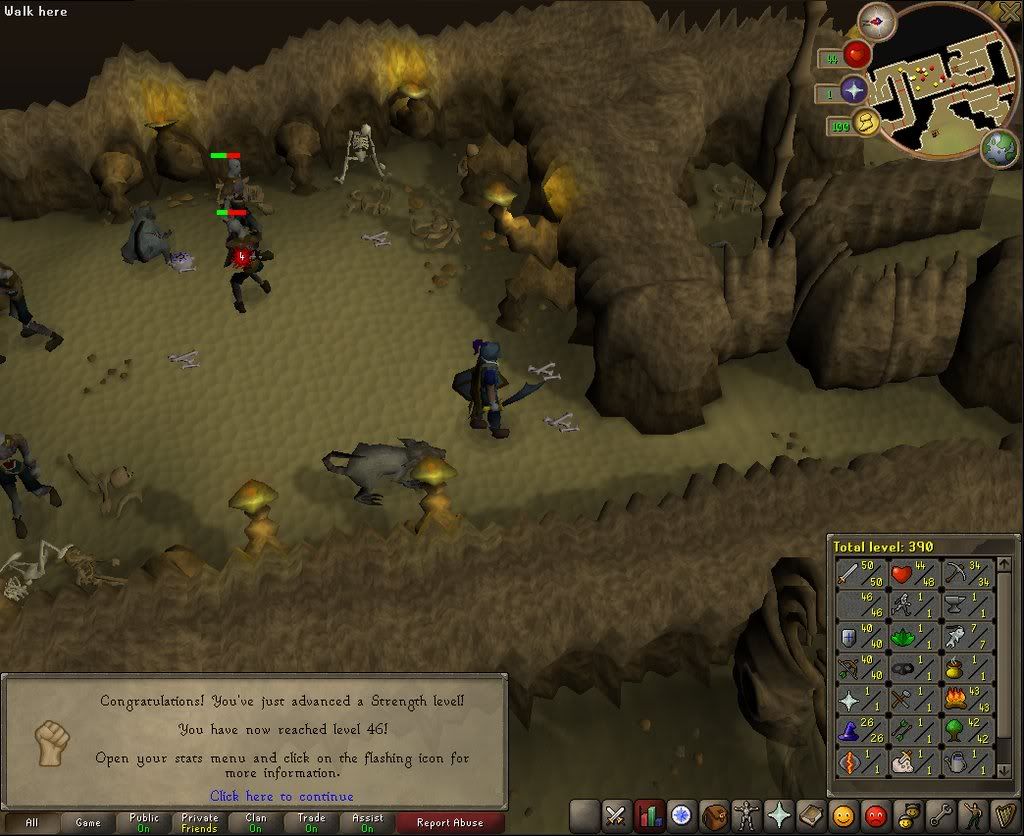Activate the prayer orb
This screenshot has height=836, width=1024.
pyautogui.click(x=854, y=91)
